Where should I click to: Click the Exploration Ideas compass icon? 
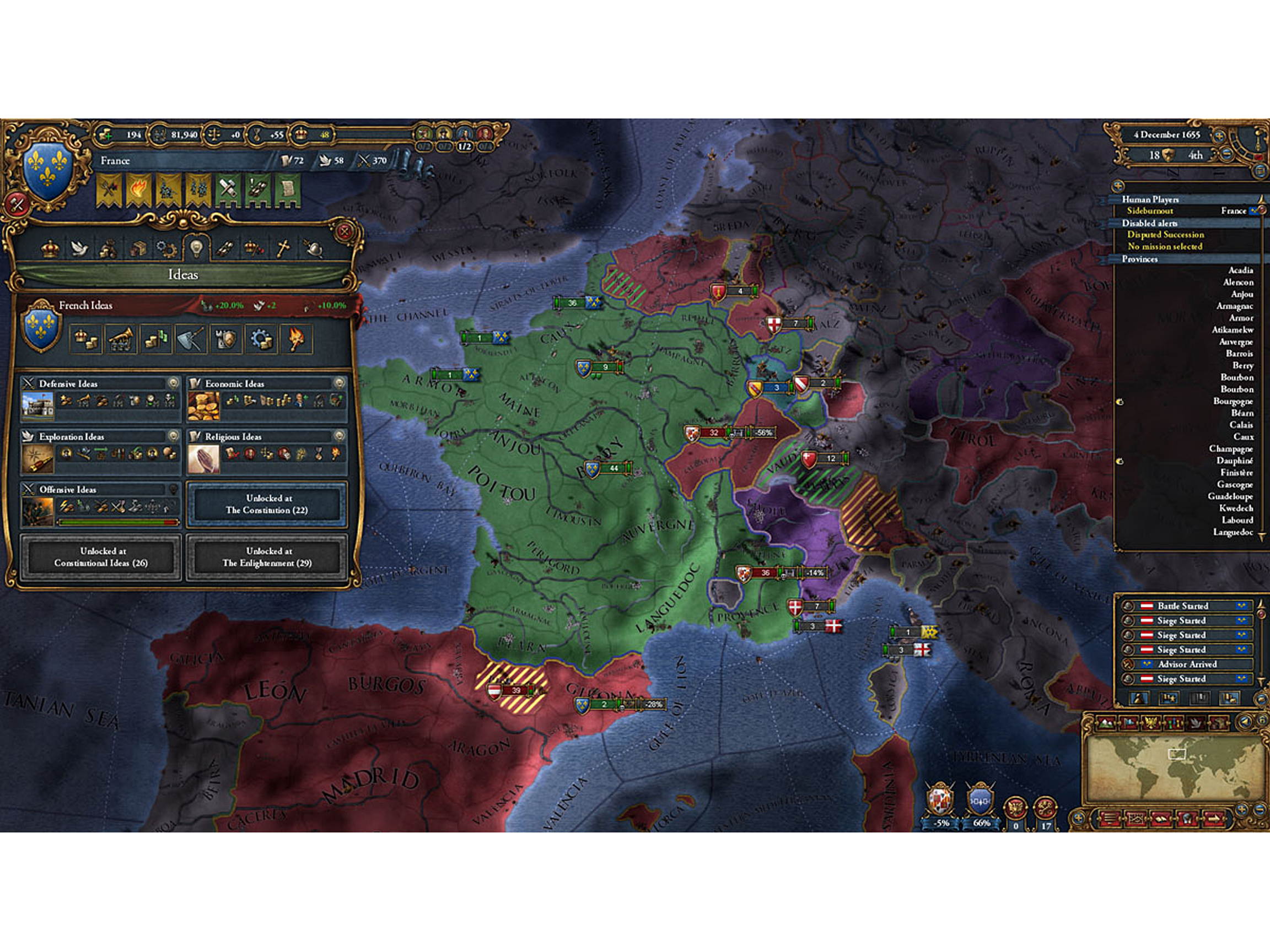point(37,459)
